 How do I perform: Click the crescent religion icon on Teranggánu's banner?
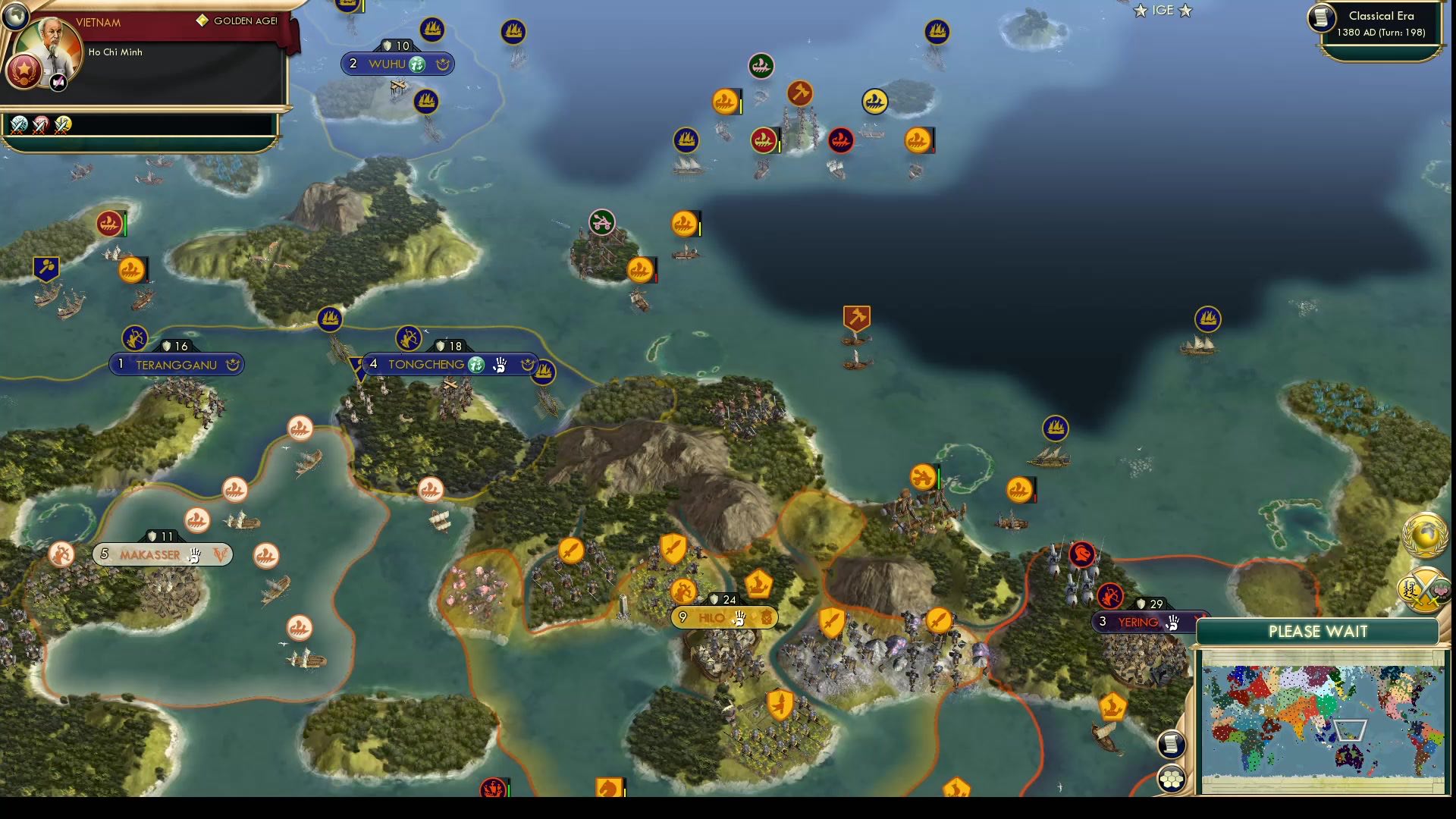tap(231, 365)
